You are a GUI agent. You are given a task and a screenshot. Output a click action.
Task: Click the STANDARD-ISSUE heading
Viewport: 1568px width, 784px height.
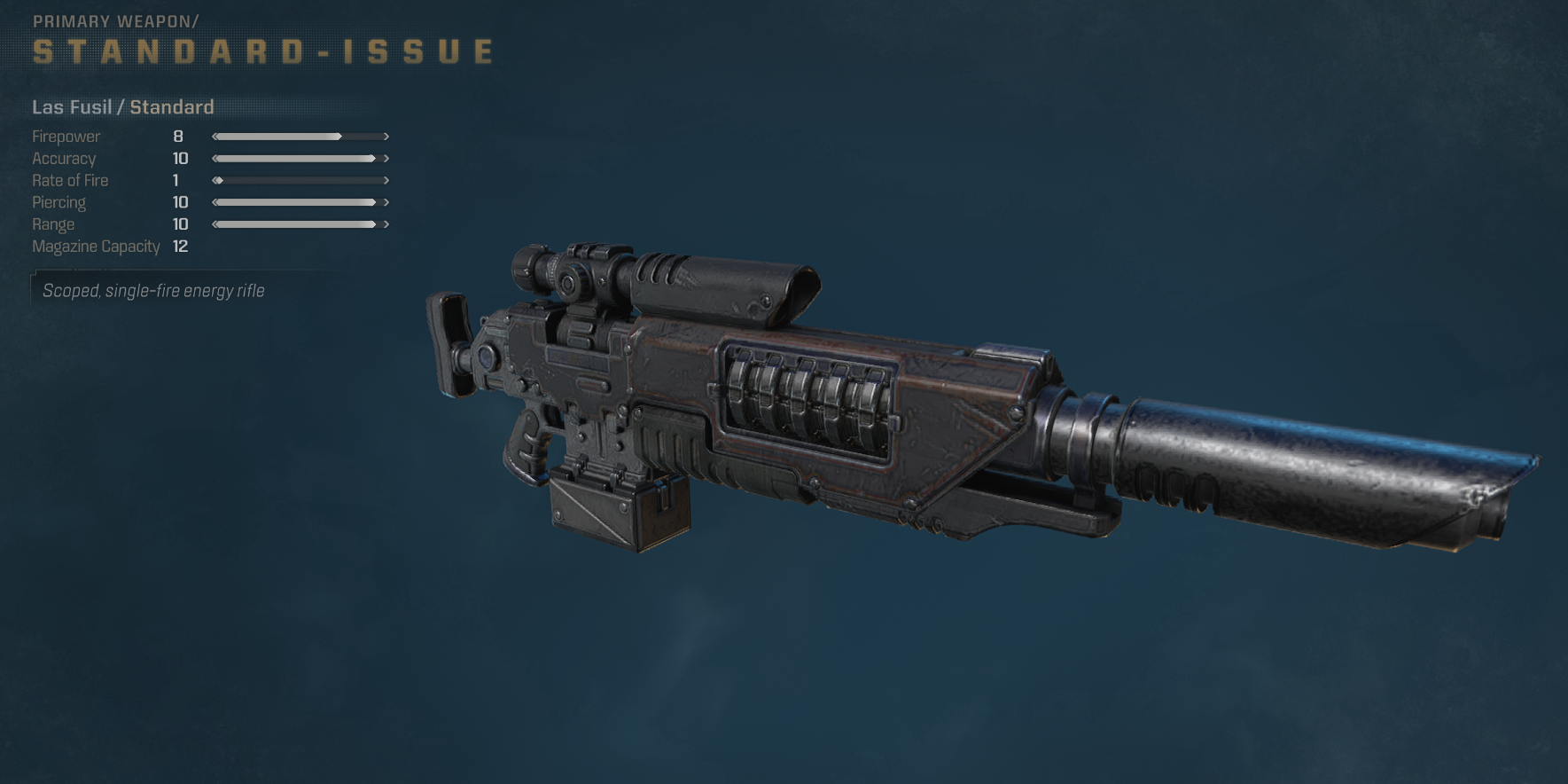coord(261,51)
